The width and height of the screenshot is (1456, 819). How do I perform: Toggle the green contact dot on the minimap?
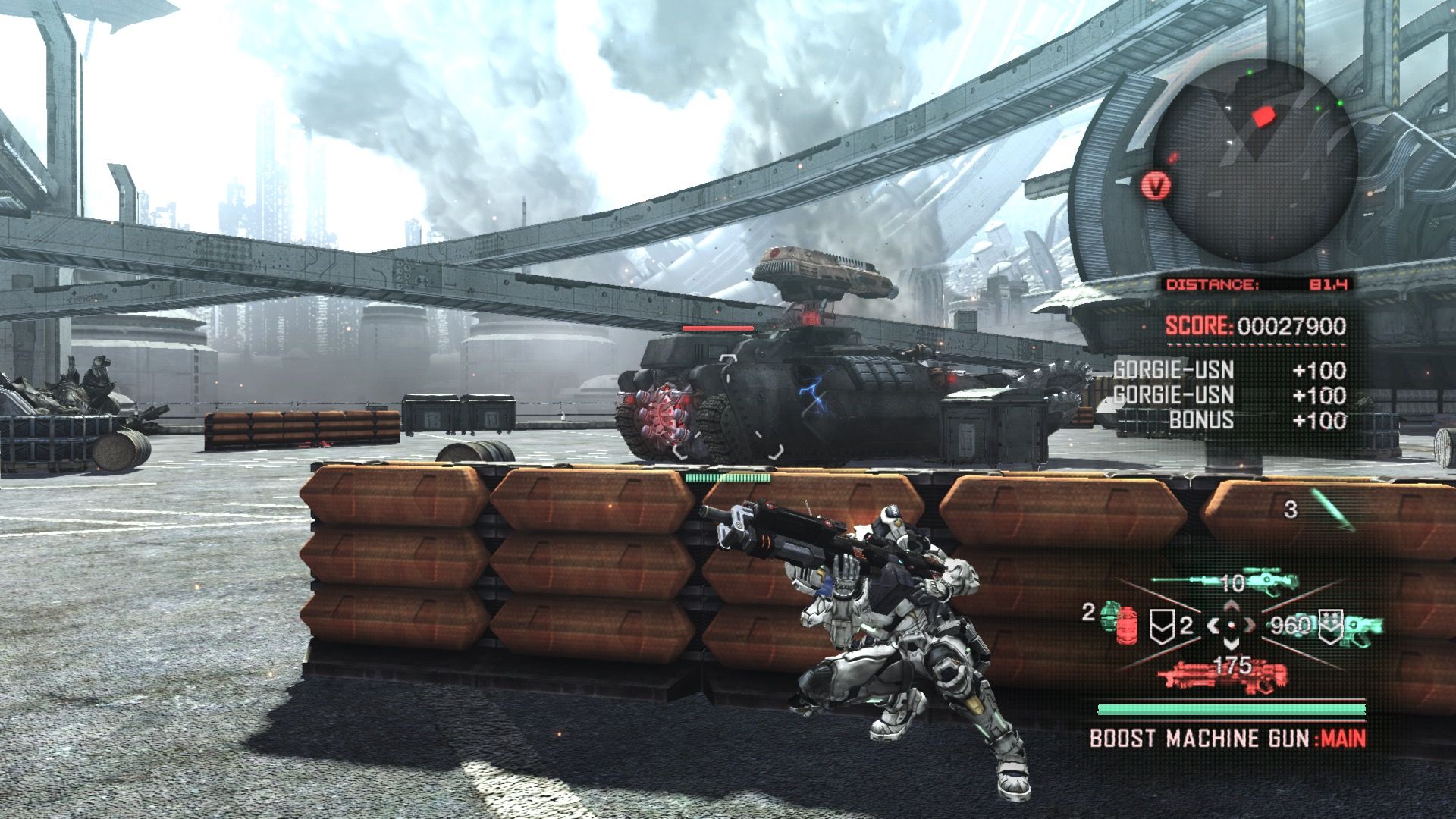[x=1249, y=72]
